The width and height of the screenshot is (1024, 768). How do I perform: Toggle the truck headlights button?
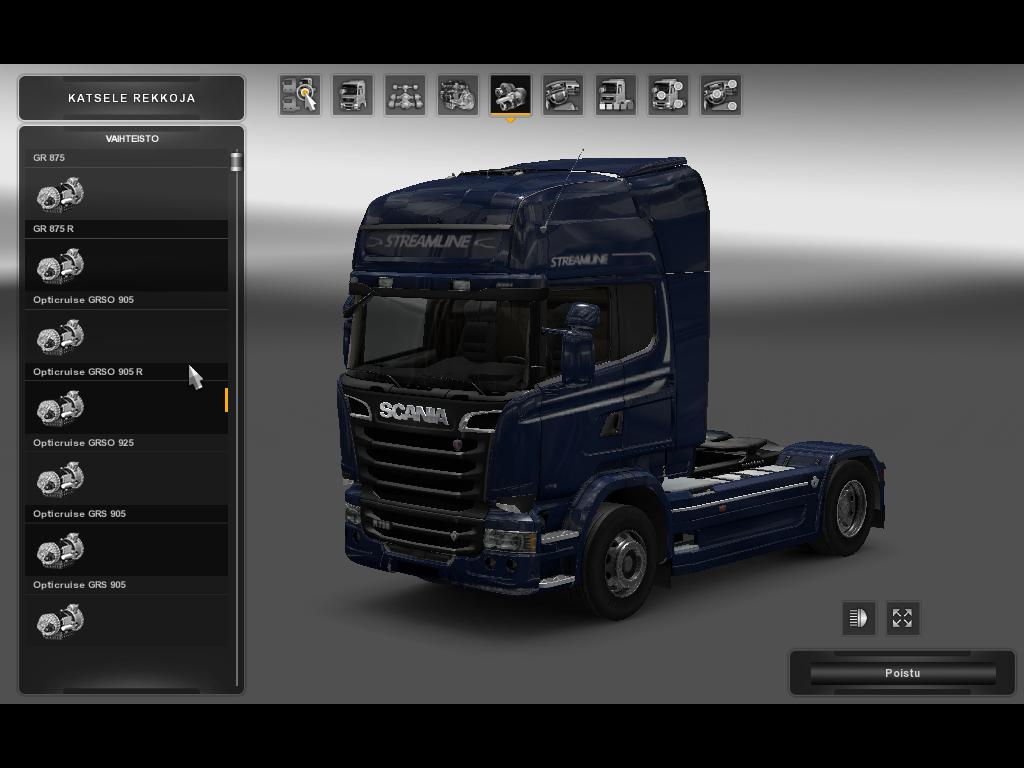tap(858, 618)
